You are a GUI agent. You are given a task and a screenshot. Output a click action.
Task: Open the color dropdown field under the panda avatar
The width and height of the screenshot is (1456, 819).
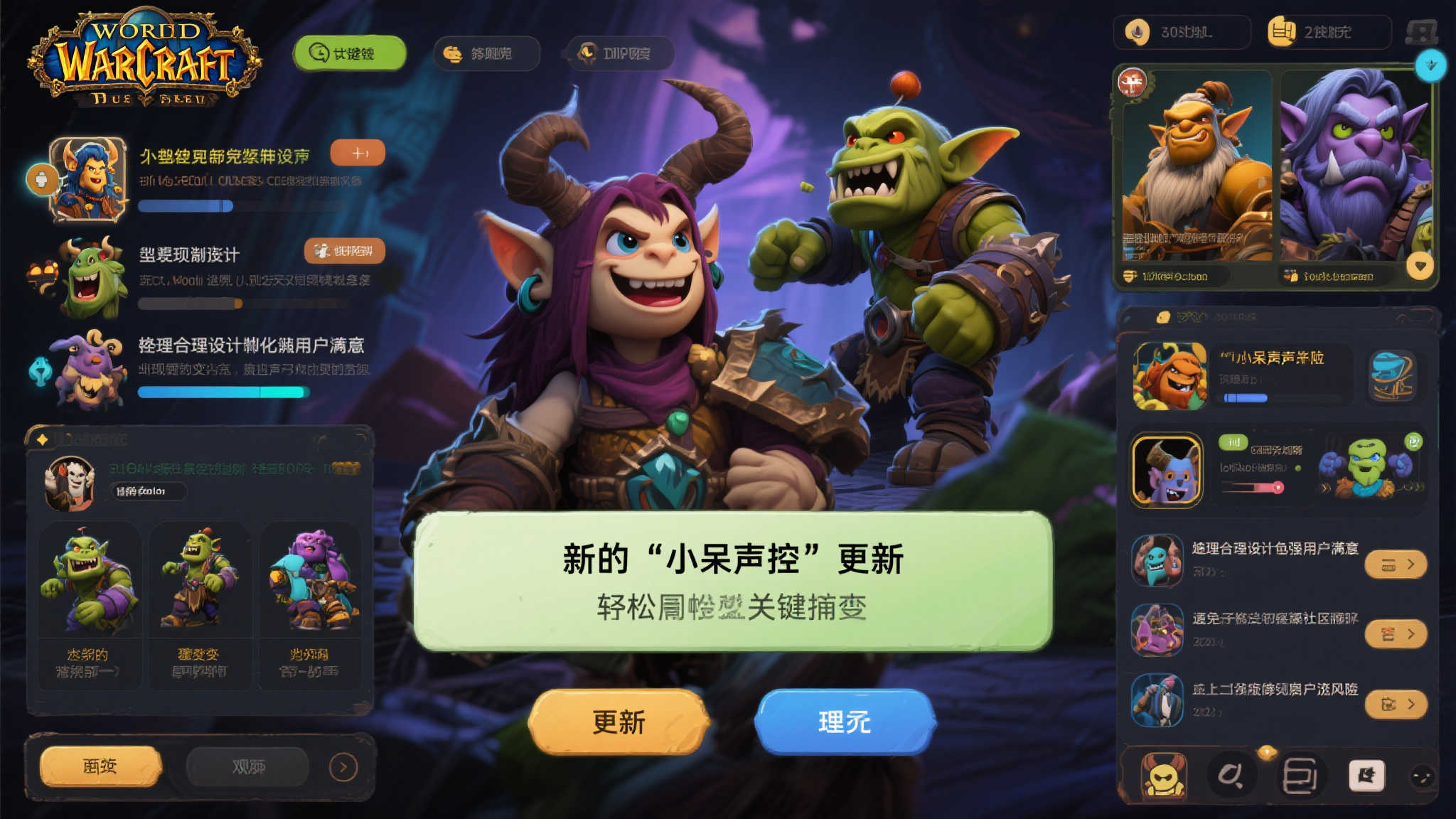(147, 492)
